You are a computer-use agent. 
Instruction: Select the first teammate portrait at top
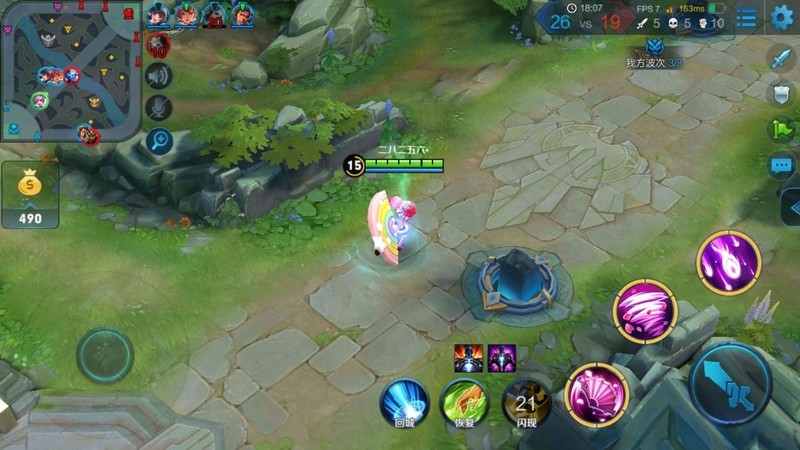(159, 15)
